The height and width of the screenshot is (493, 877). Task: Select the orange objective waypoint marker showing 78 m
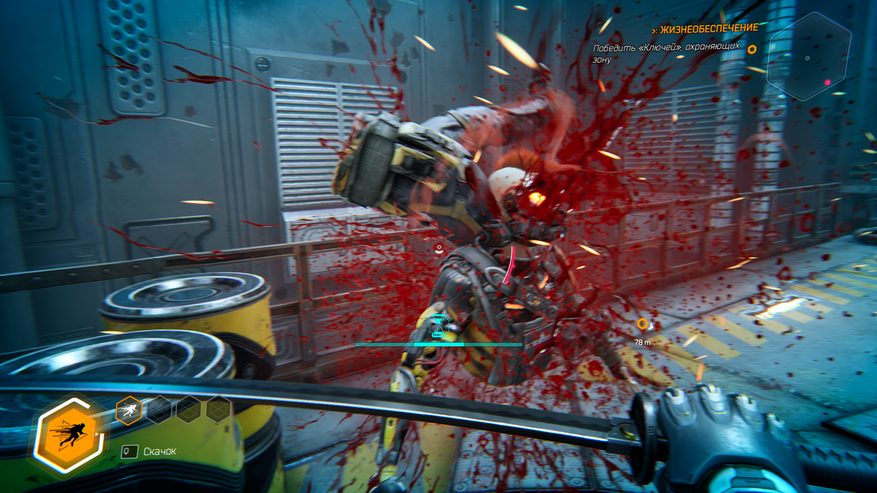point(642,324)
